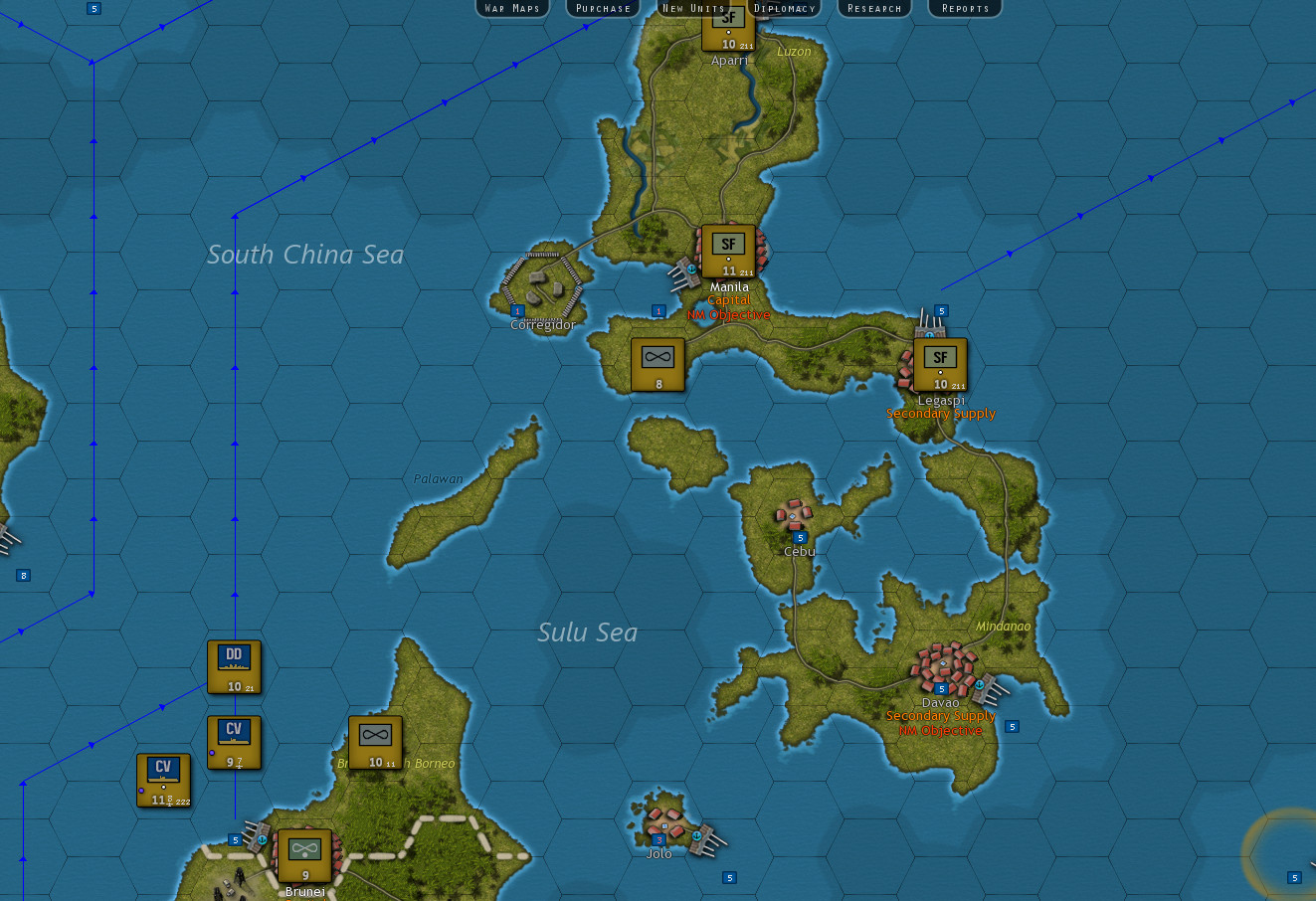Click the blue supply marker near Legaspi
The width and height of the screenshot is (1316, 901).
click(940, 310)
